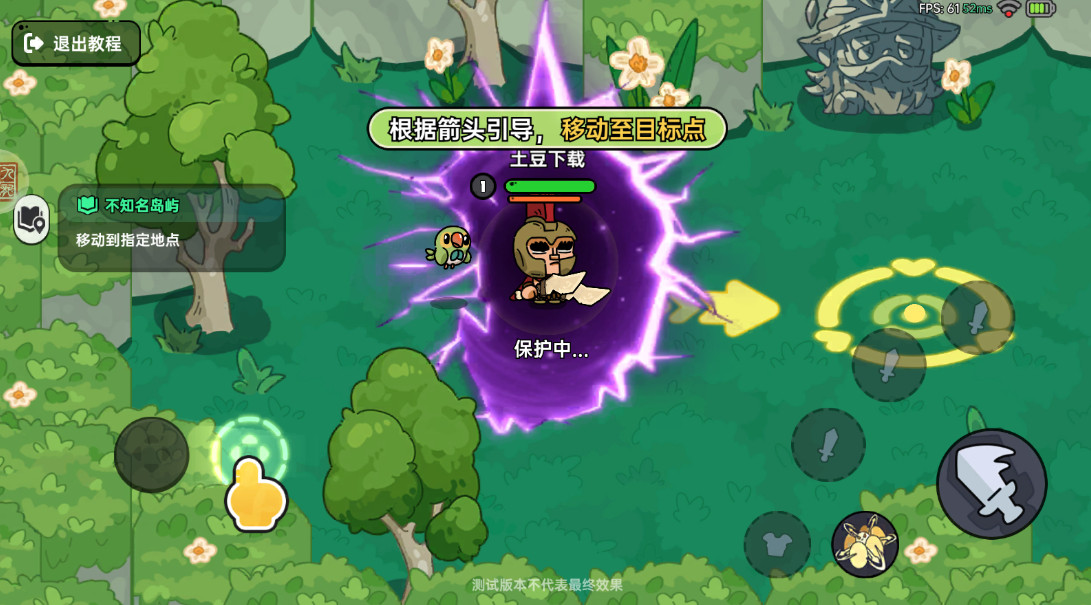Touch the dark virtual joystick pad
This screenshot has height=605, width=1091.
coord(152,455)
